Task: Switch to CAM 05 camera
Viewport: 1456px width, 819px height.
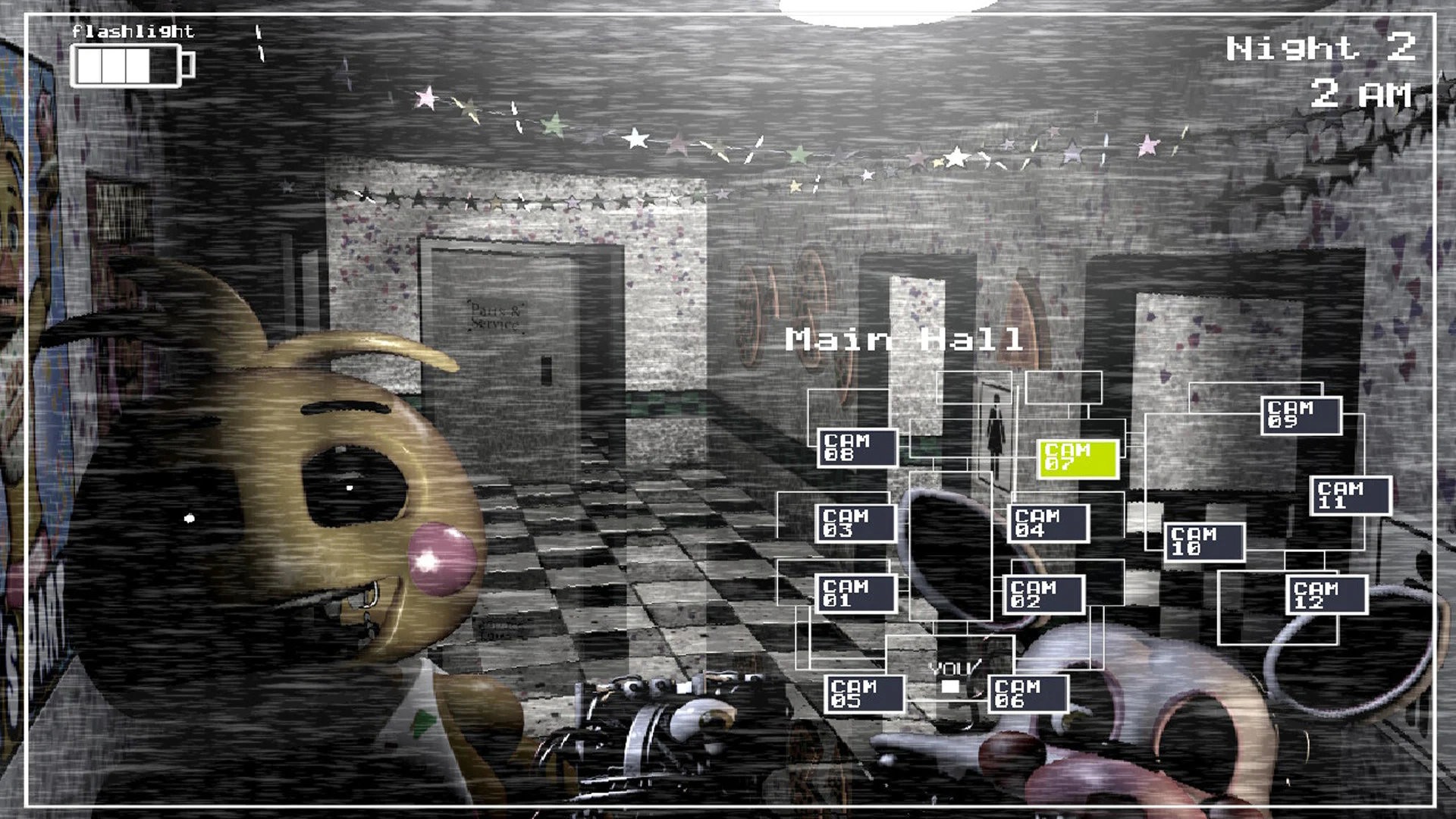Action: tap(863, 693)
